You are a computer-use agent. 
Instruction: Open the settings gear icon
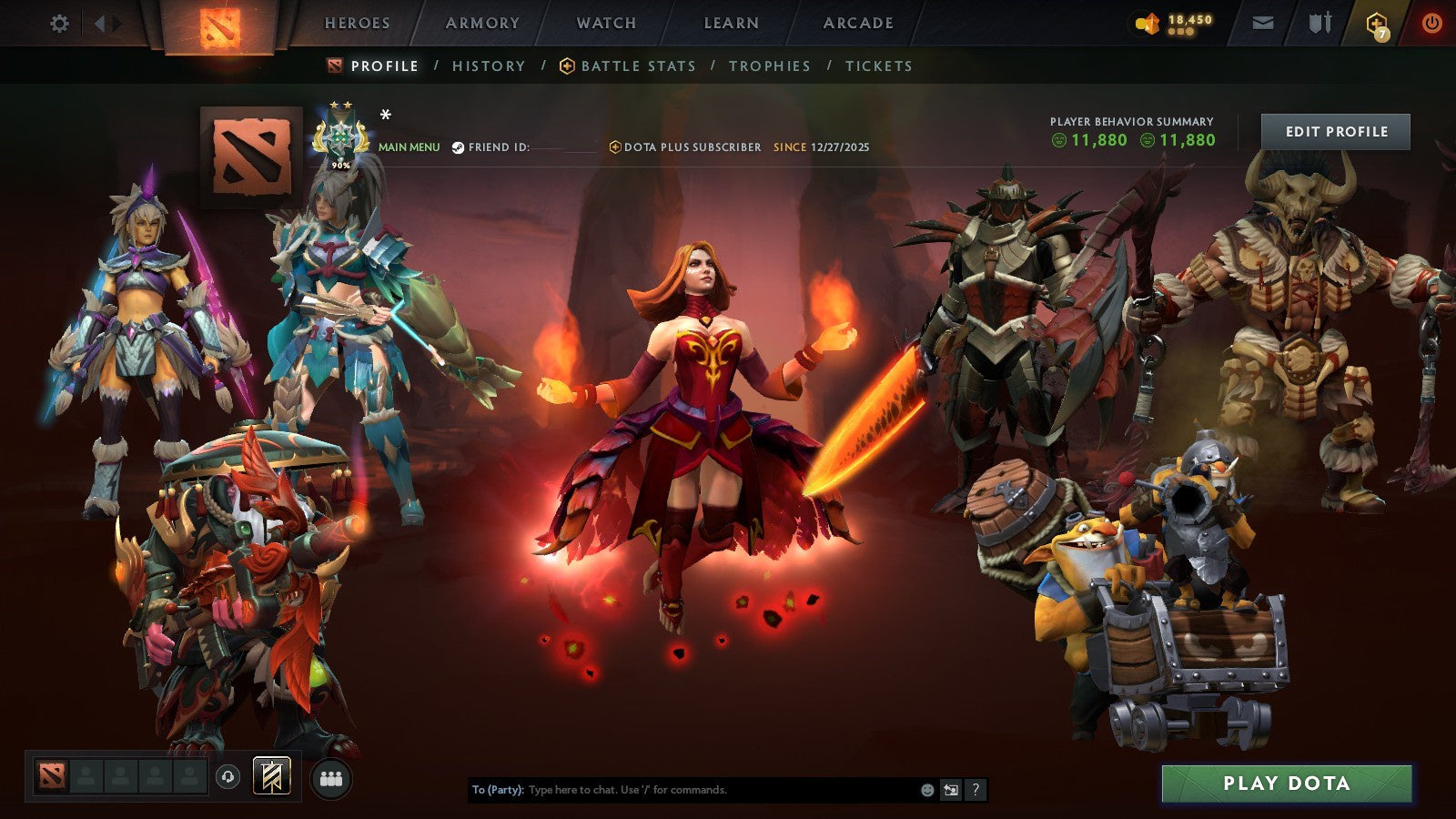(58, 23)
